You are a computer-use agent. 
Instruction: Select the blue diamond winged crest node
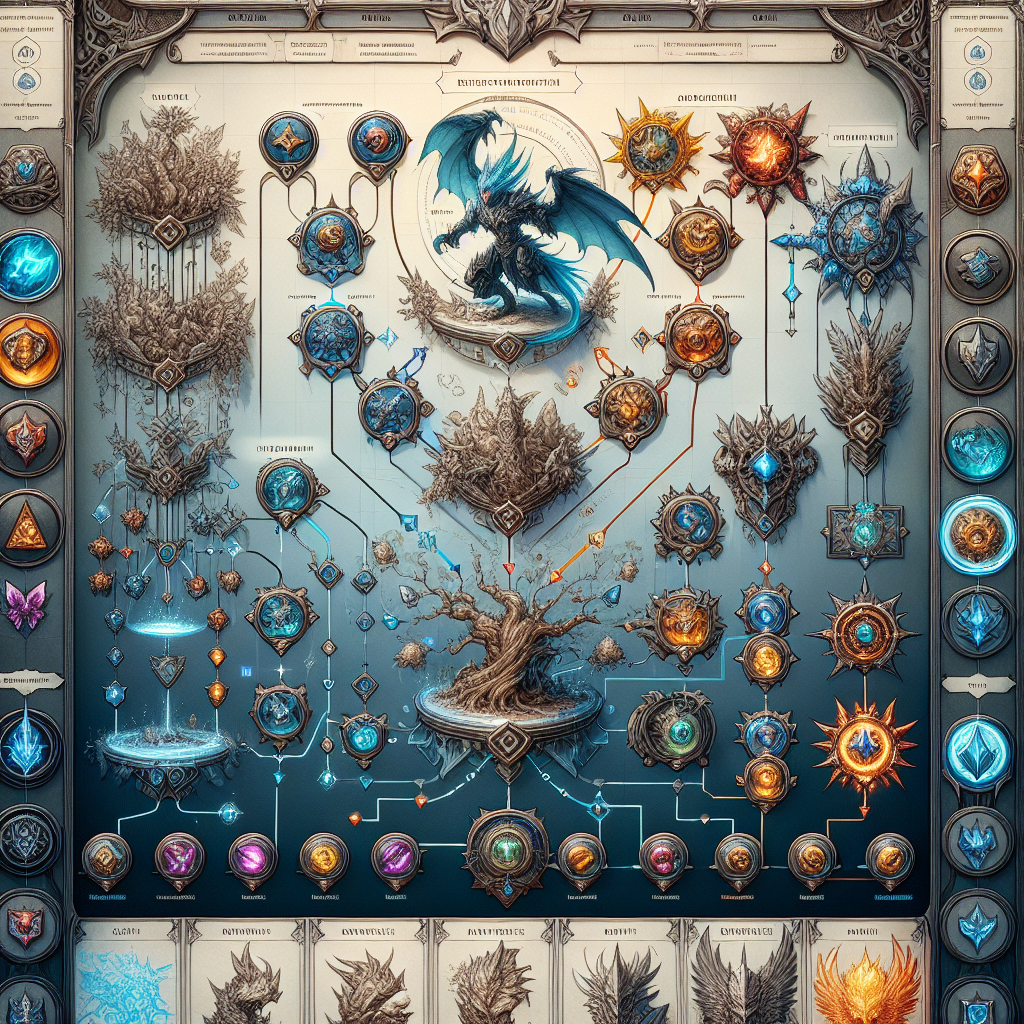tap(765, 466)
